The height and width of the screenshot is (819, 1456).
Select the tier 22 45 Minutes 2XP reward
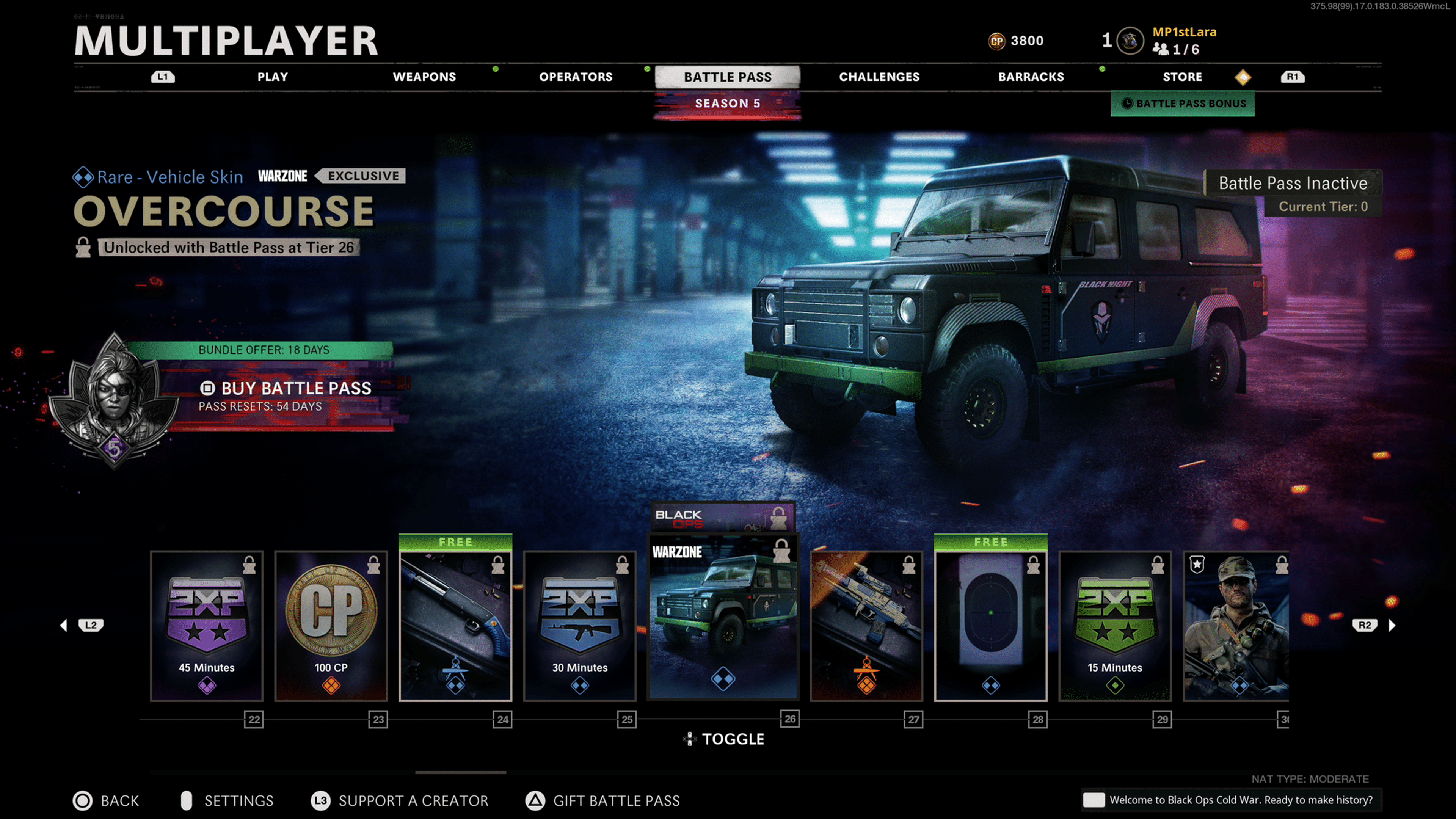point(207,626)
